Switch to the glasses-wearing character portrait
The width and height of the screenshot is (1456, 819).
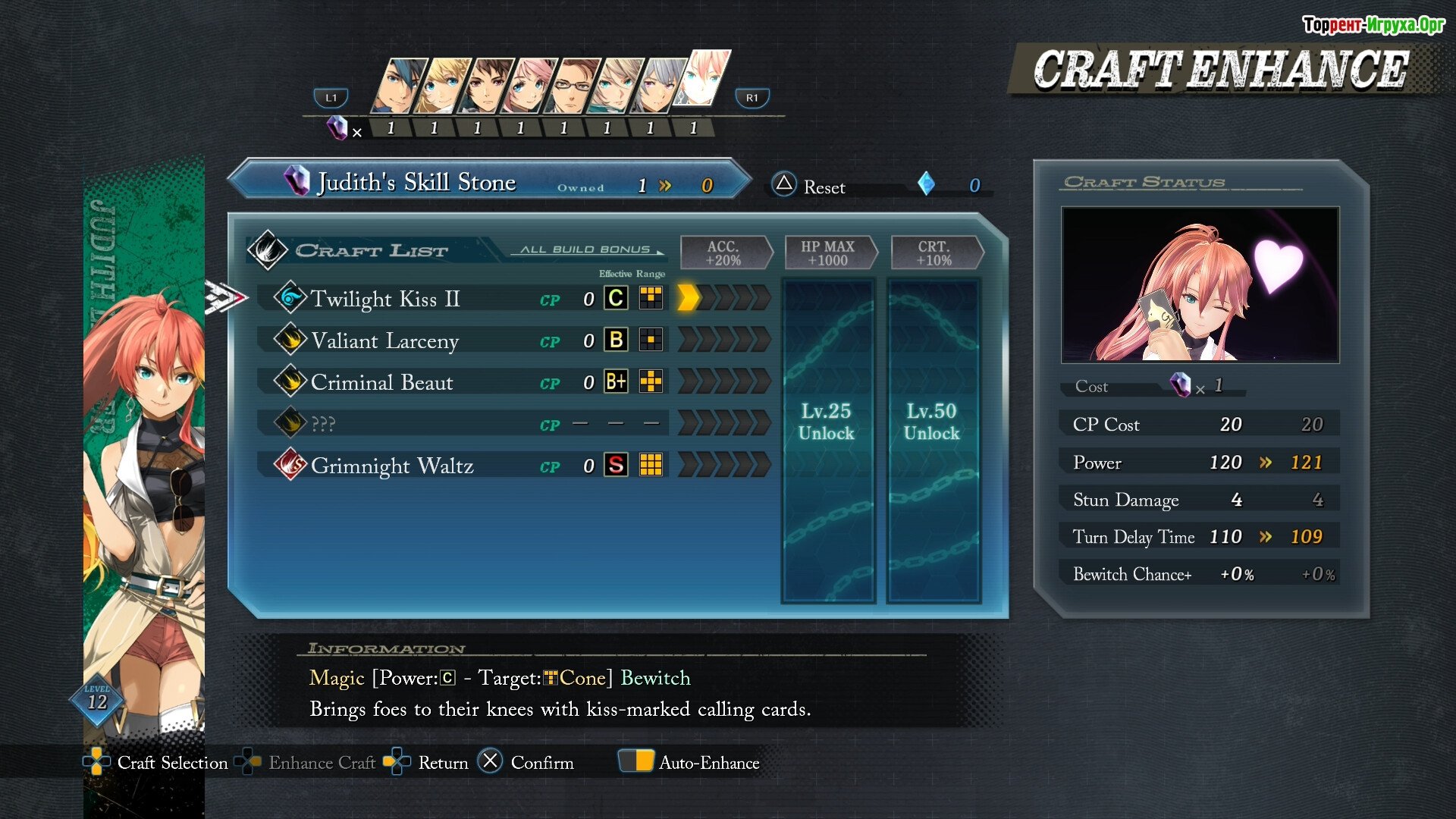[x=572, y=86]
